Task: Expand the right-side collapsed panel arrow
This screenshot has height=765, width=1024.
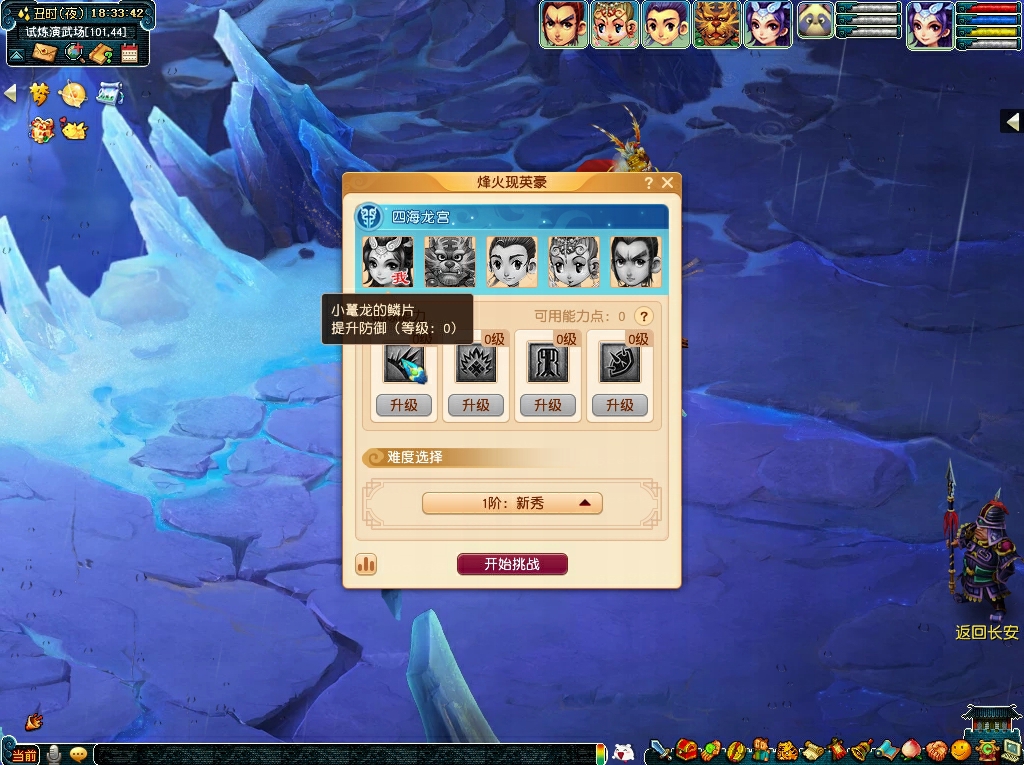Action: pos(1012,122)
